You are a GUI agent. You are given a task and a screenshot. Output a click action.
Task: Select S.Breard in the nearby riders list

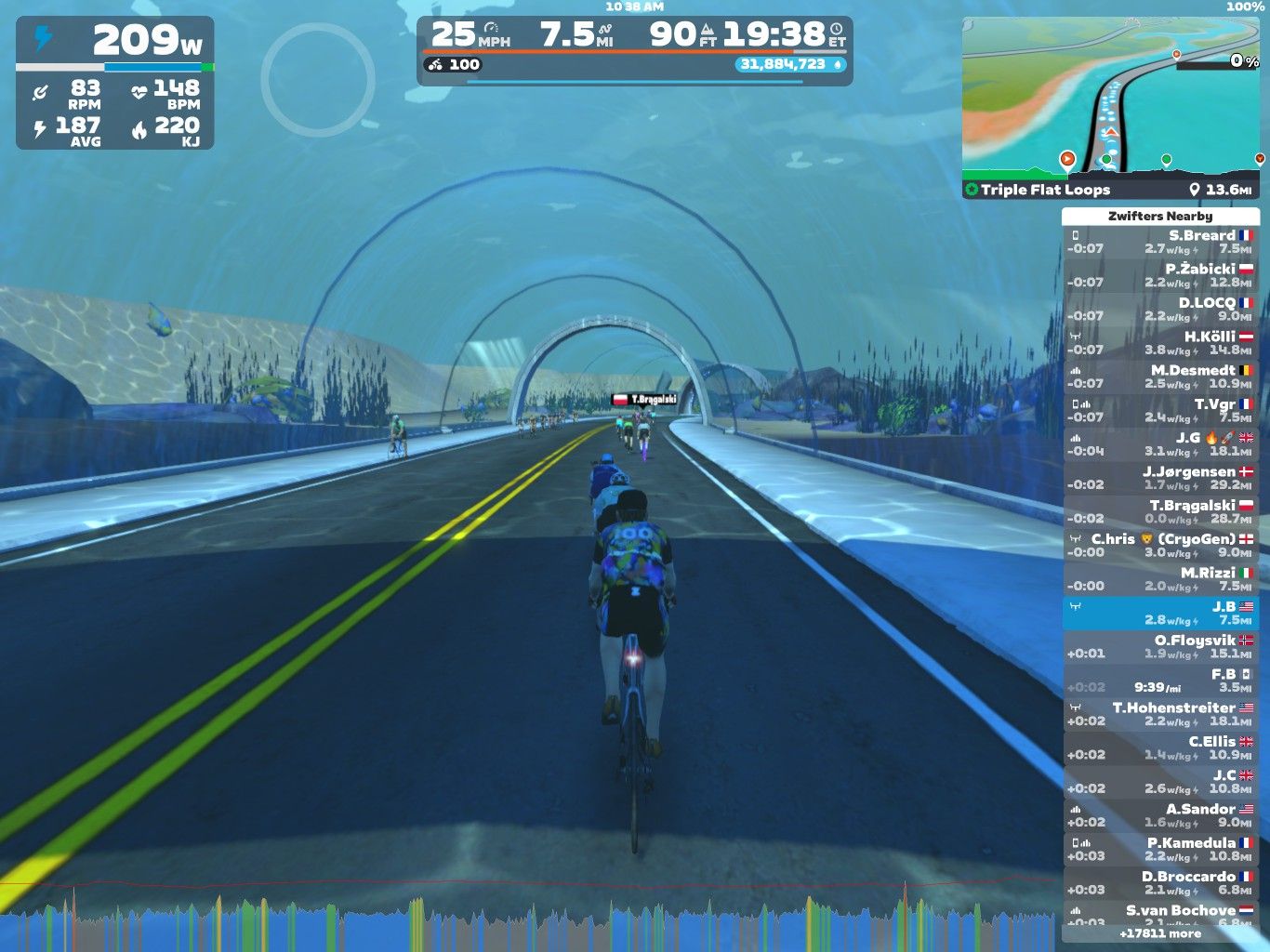click(1160, 242)
